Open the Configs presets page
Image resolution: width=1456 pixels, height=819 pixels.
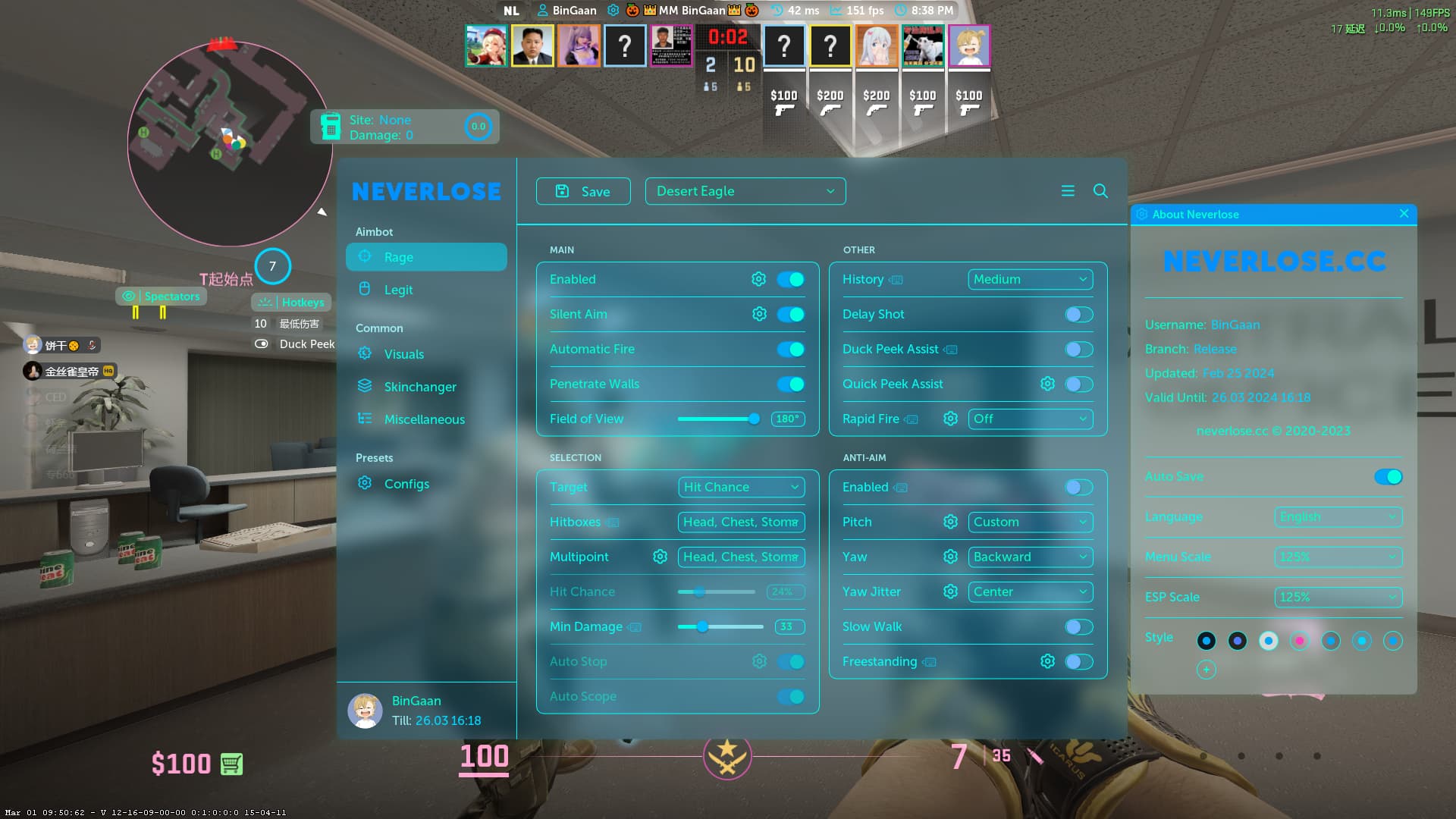(406, 484)
